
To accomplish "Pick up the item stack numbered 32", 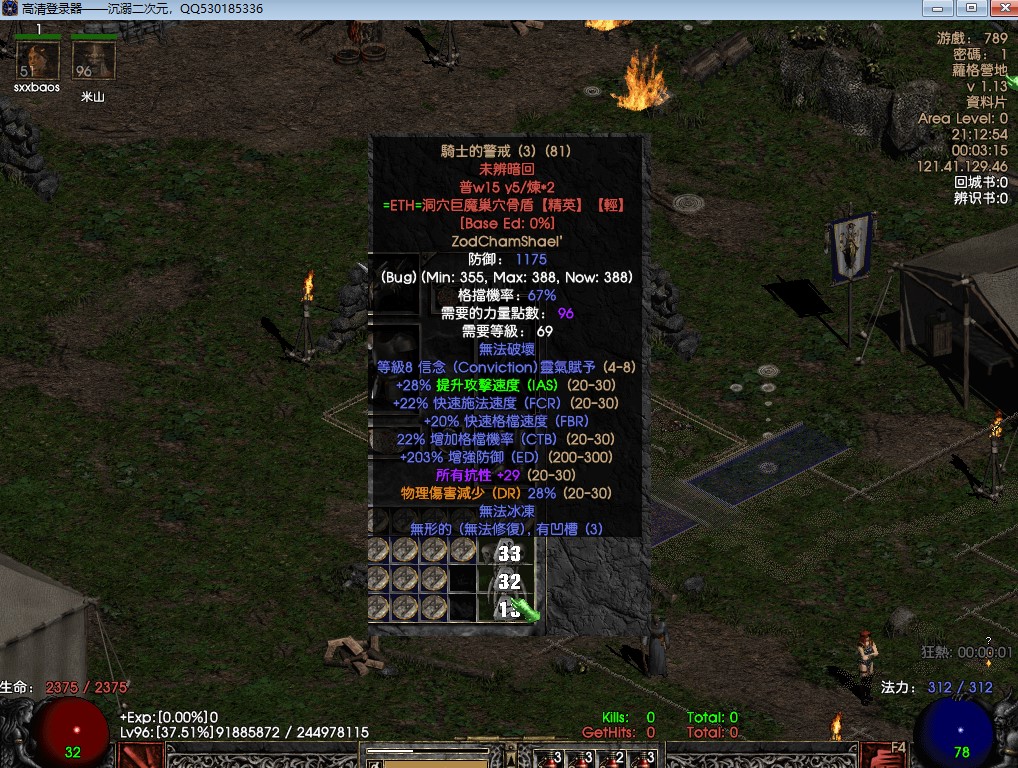I will click(508, 580).
